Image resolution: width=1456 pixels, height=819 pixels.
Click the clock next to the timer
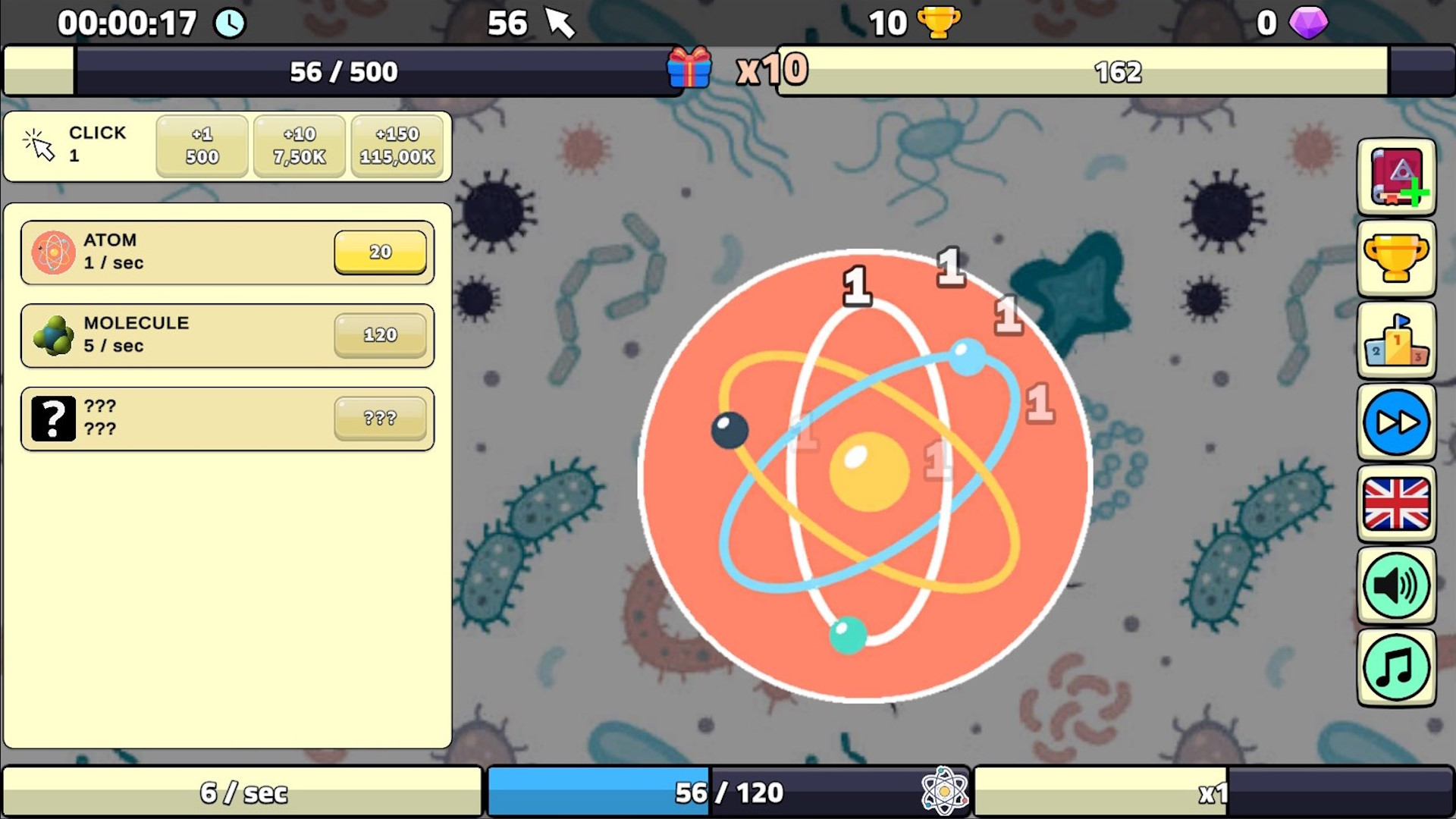[229, 23]
